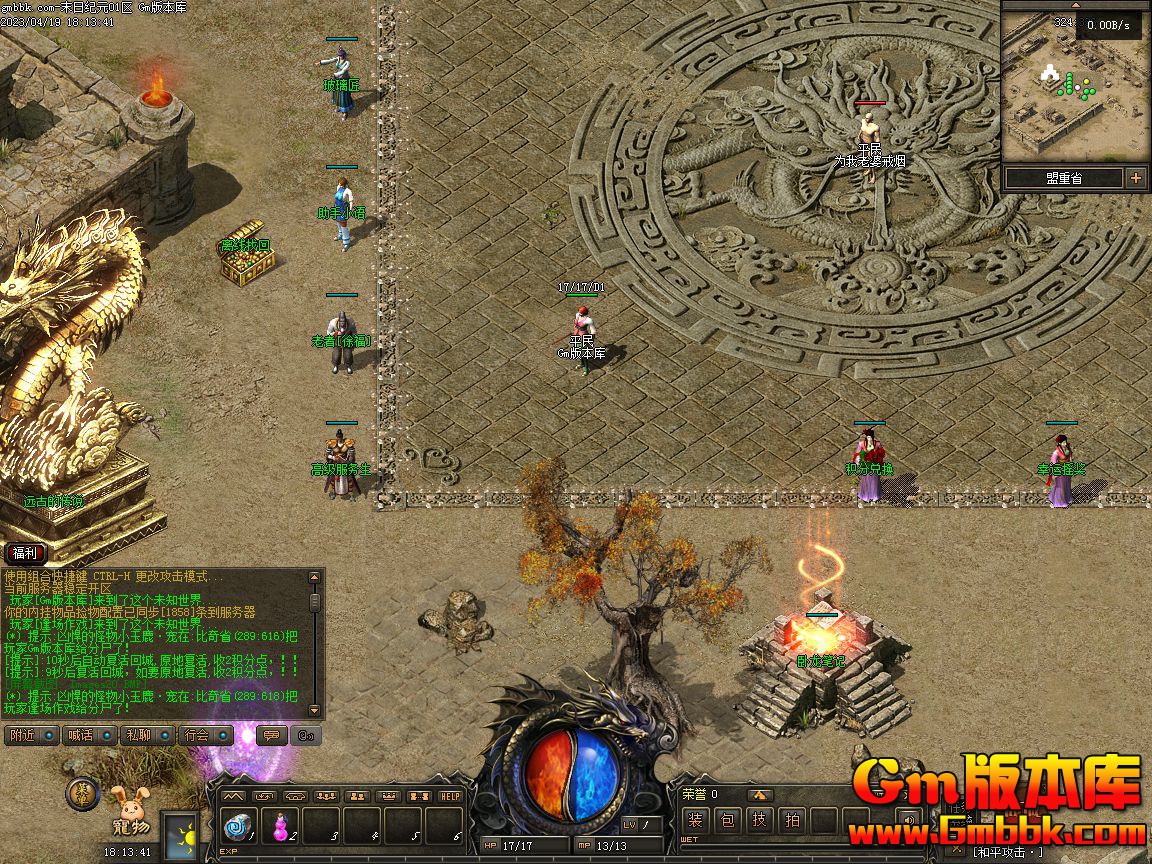Open the round 菜单 menu button
This screenshot has height=864, width=1152.
[83, 794]
